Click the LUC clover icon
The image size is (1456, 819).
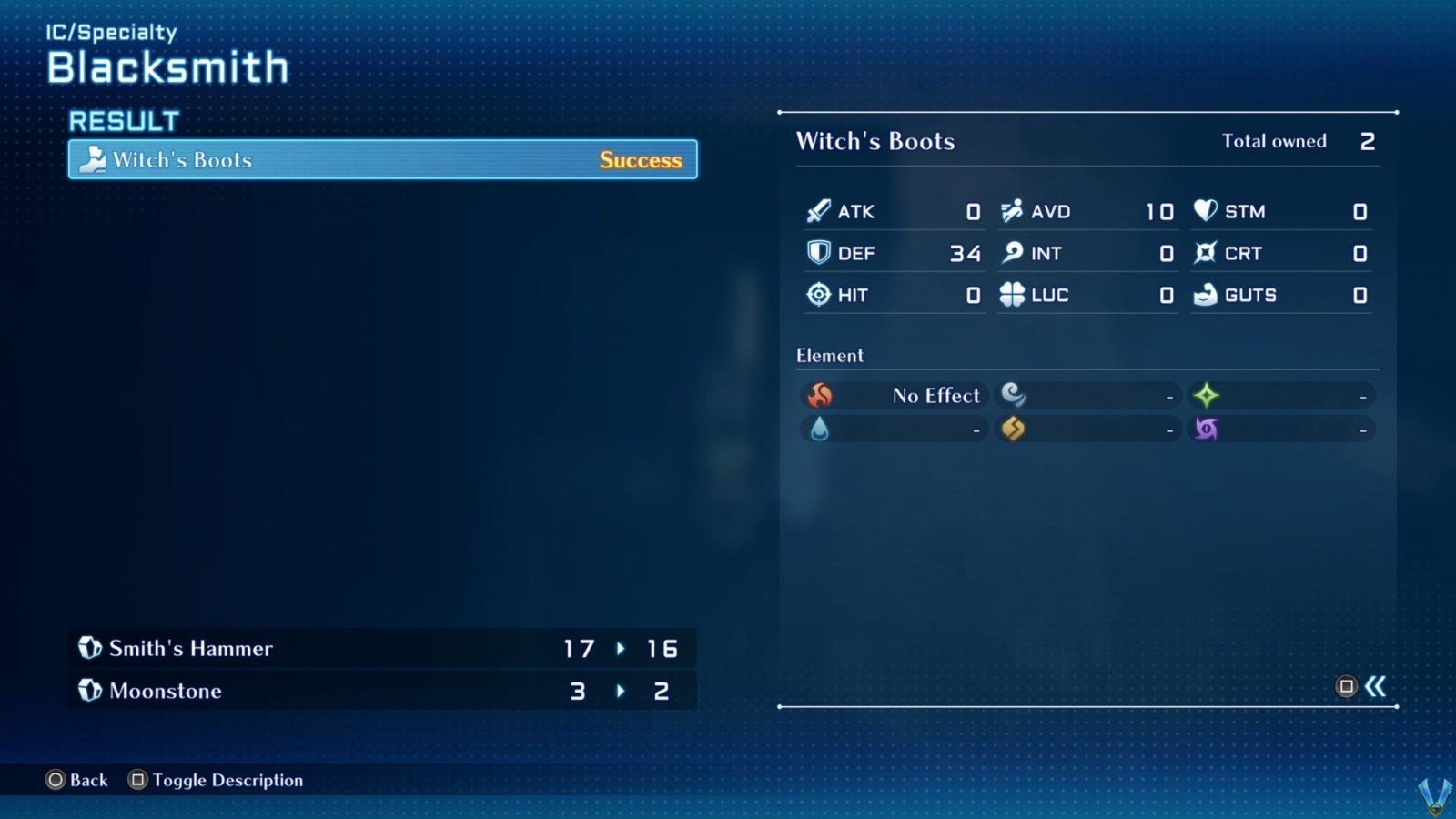(1012, 294)
